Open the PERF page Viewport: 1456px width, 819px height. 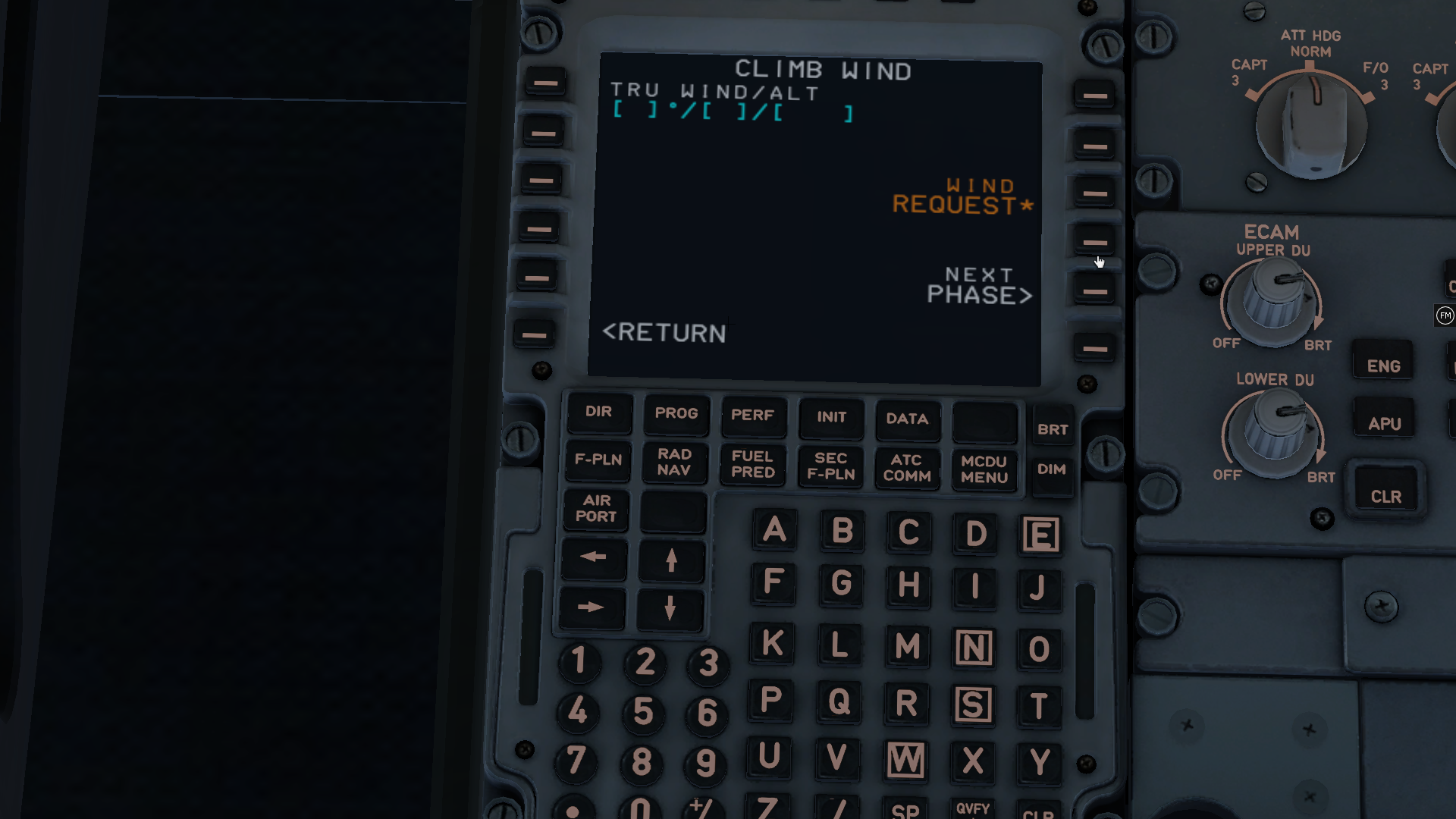(753, 416)
